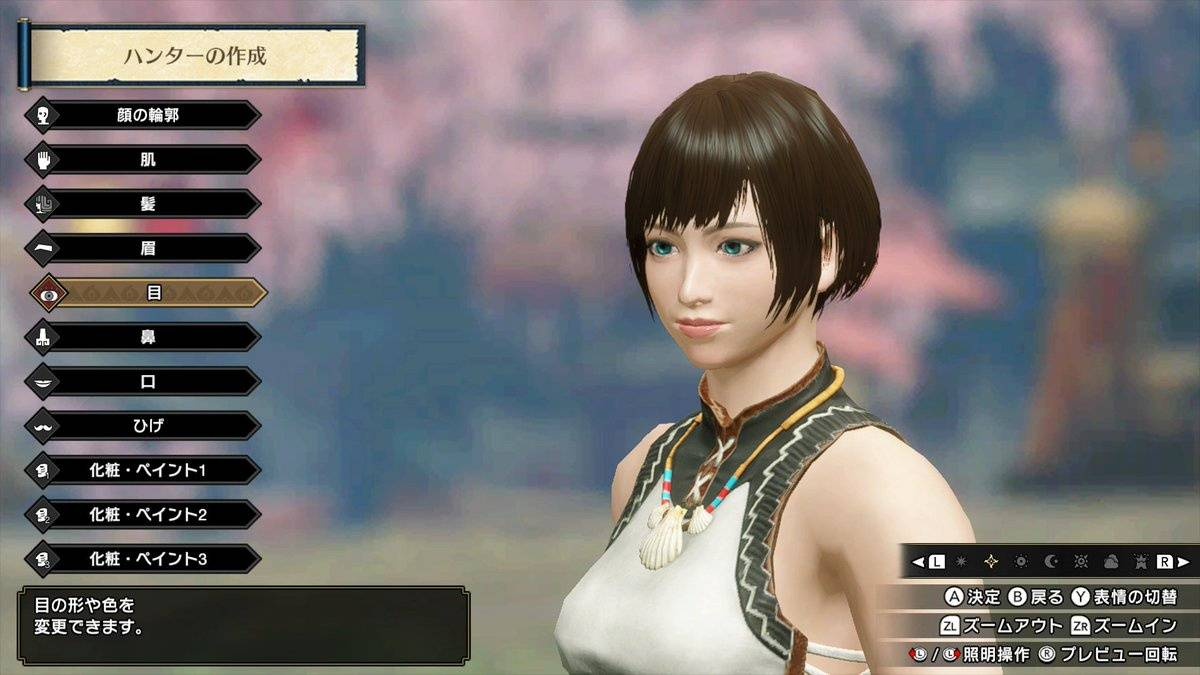
Task: Click the left arrow of lighting selector
Action: 917,561
